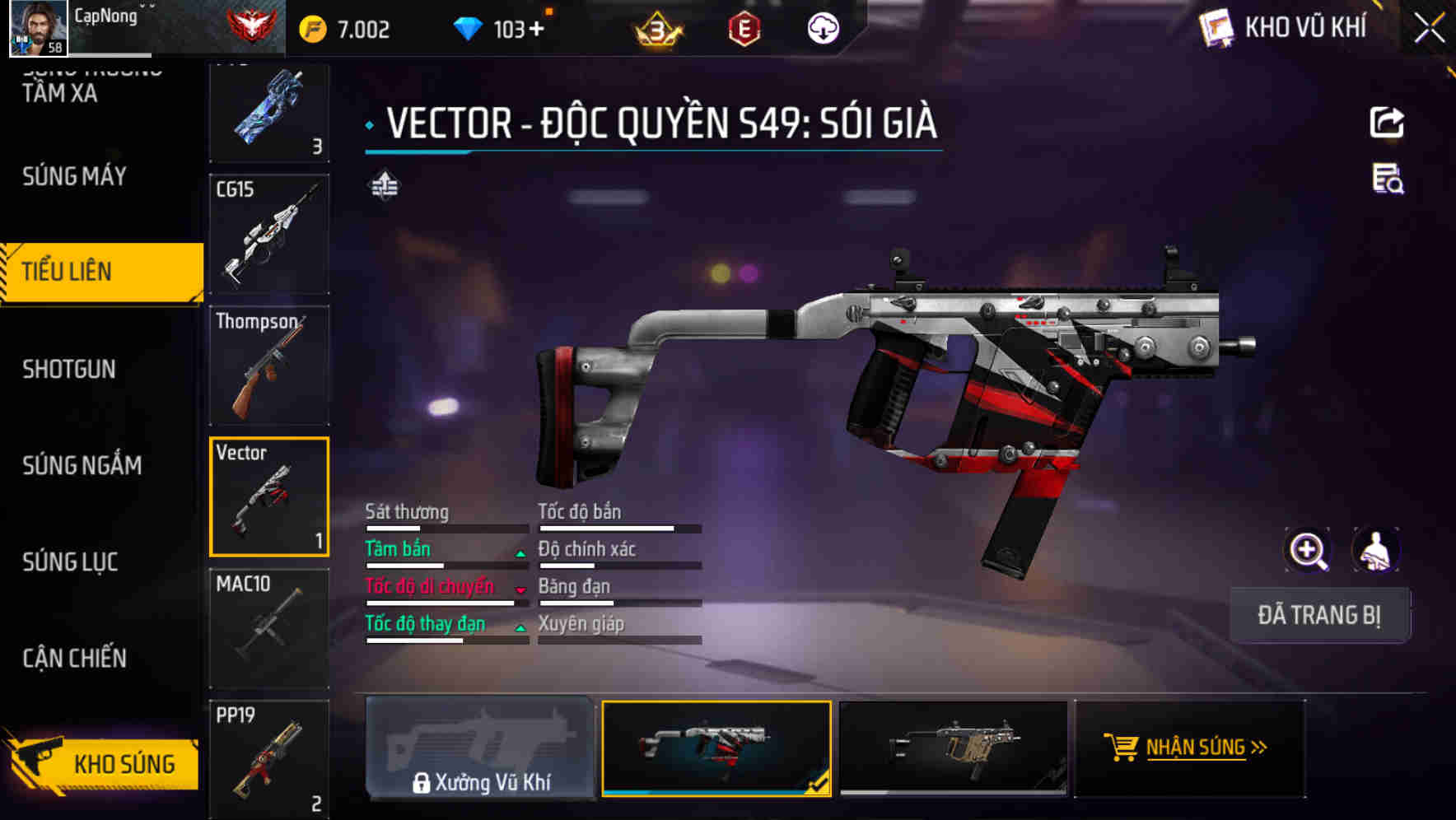Choose the MAC10 weapon slot
Screen dimensions: 1456x820
[x=269, y=628]
